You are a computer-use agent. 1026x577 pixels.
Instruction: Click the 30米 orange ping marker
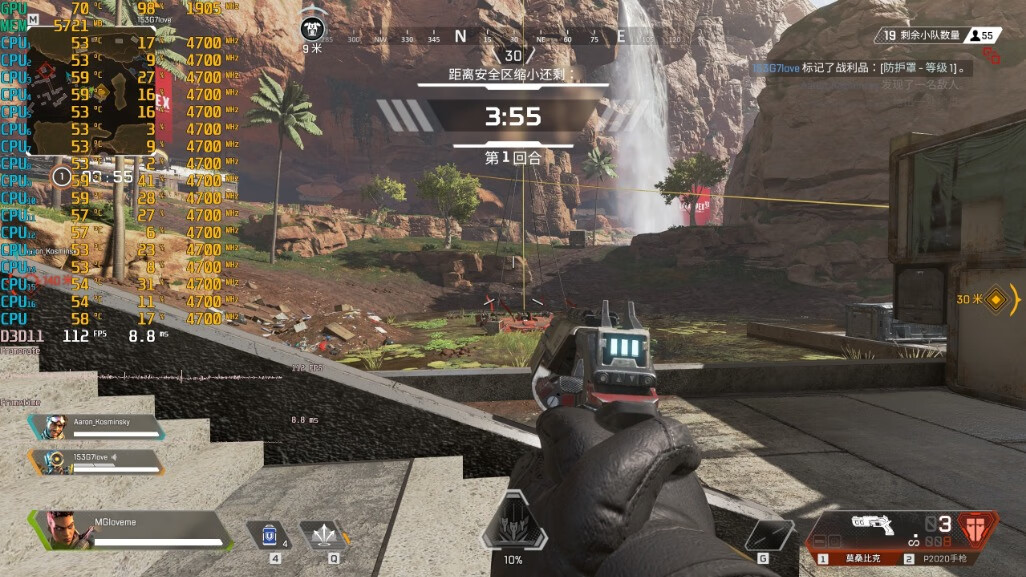coord(996,299)
